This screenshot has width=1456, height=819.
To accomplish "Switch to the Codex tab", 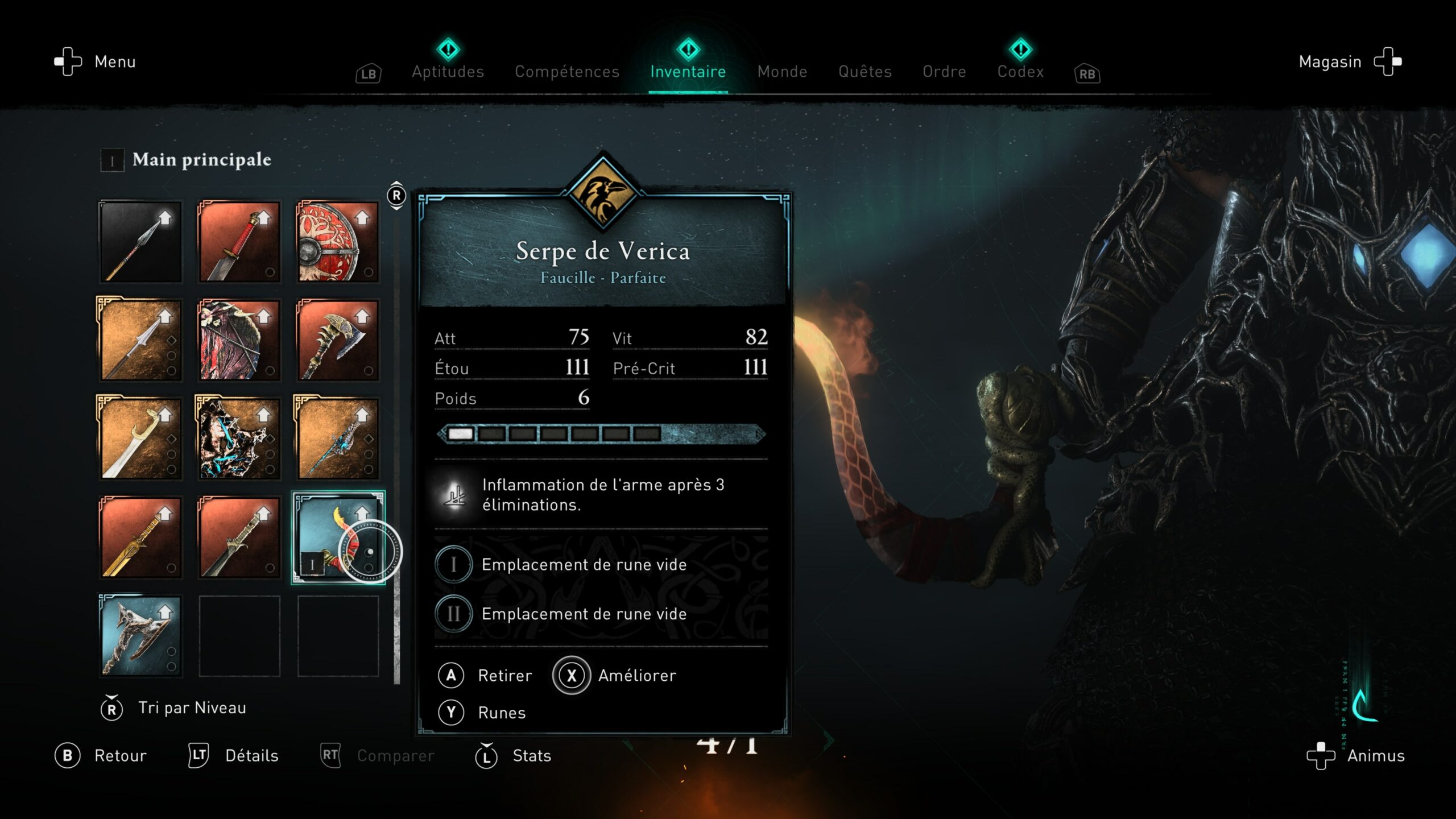I will [x=1020, y=72].
